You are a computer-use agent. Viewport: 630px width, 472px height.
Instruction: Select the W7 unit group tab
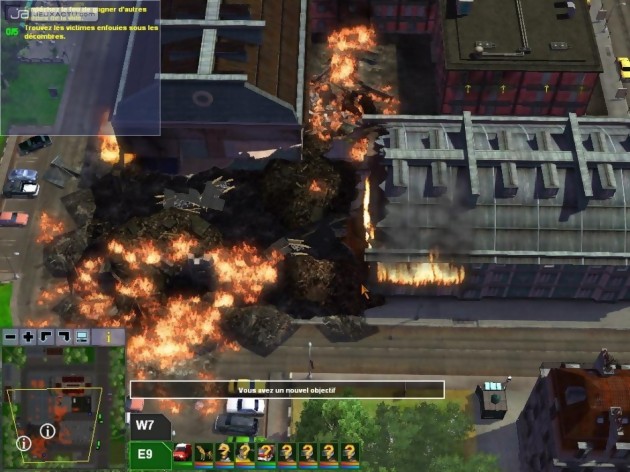coord(145,426)
